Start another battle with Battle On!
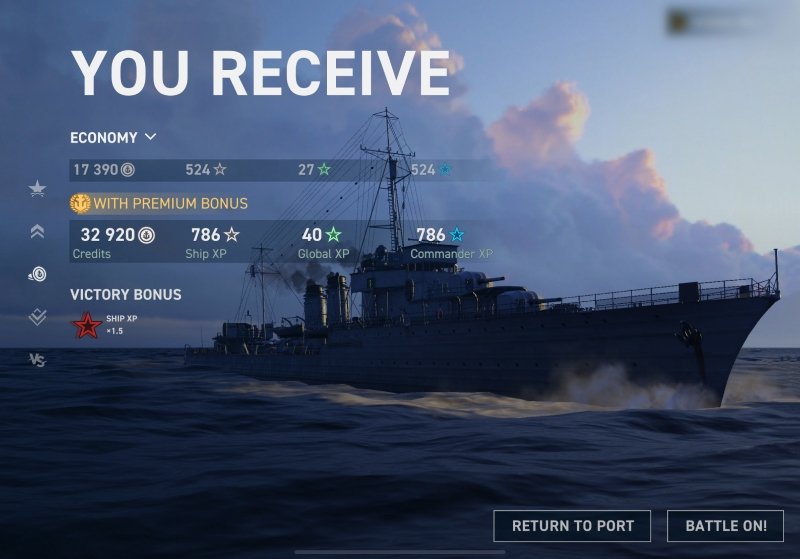 (726, 526)
